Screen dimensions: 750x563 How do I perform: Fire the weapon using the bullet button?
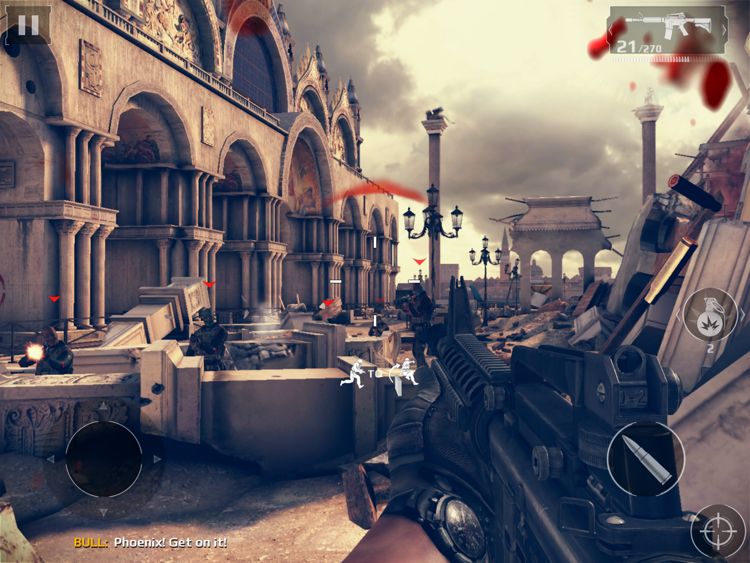click(645, 458)
